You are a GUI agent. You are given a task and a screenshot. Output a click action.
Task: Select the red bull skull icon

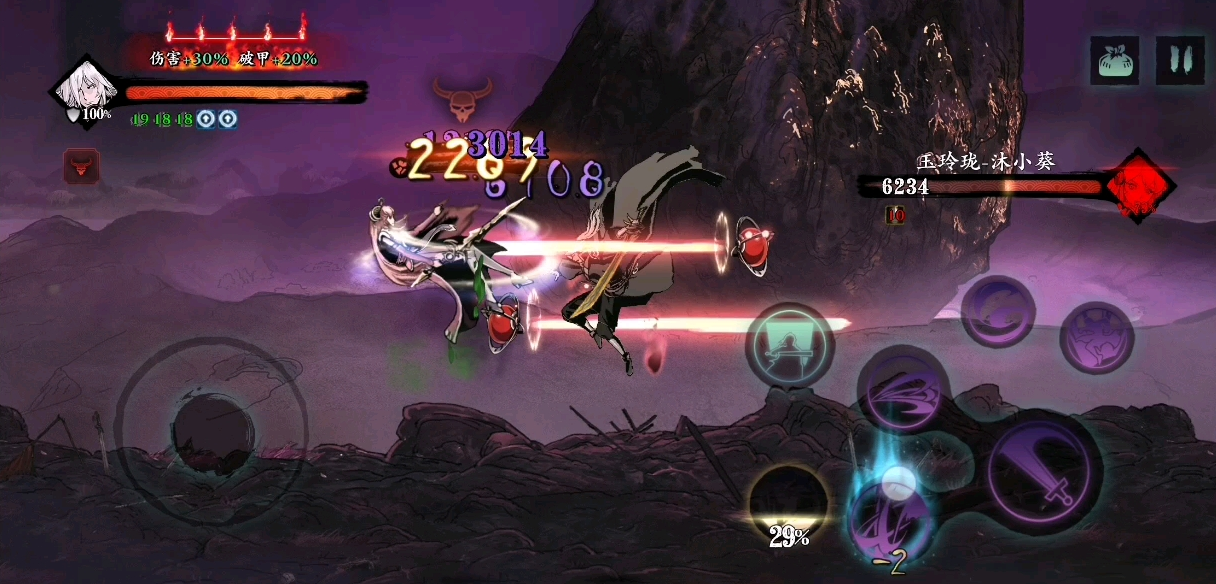81,166
